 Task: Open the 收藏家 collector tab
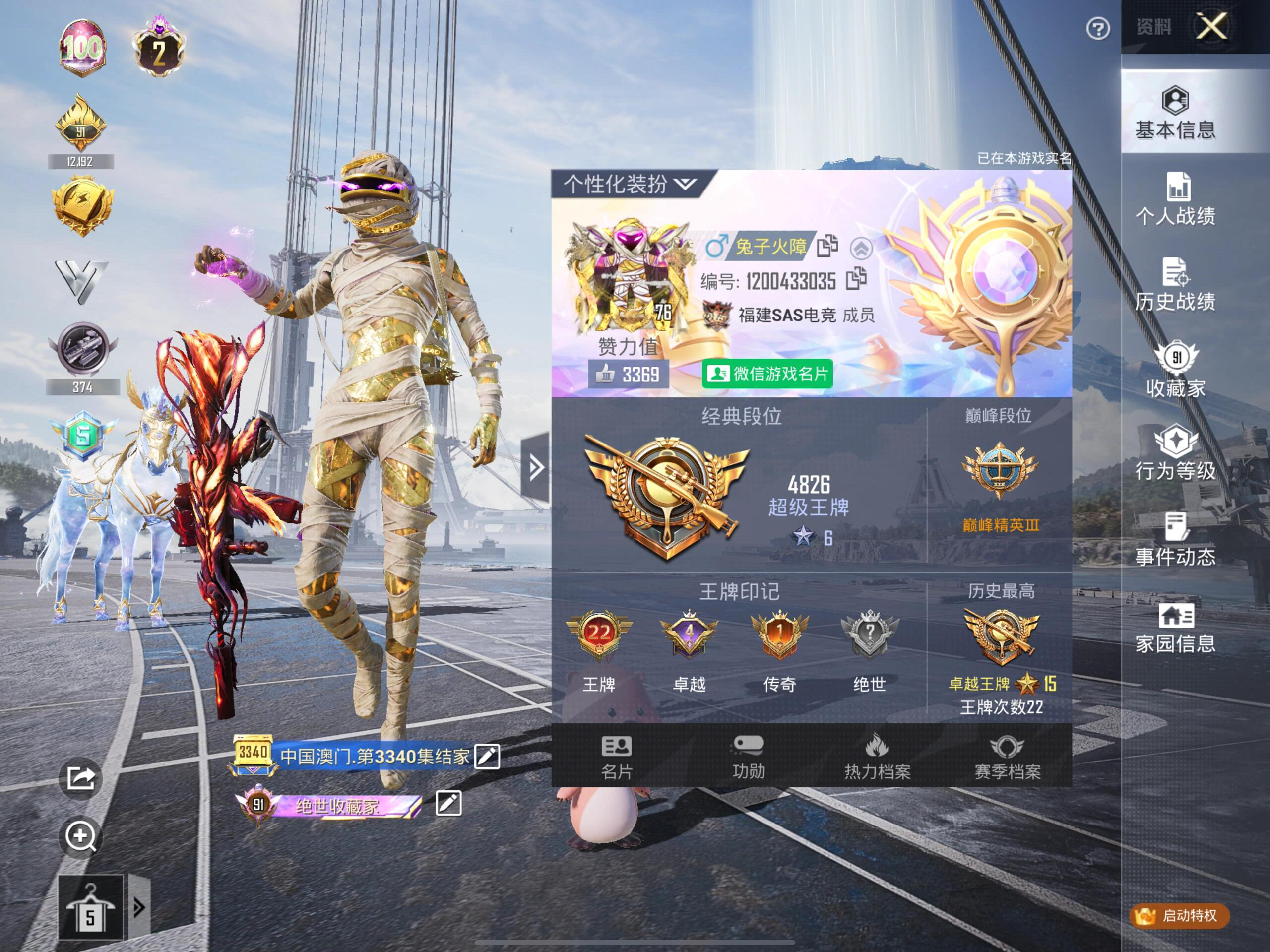click(1175, 371)
